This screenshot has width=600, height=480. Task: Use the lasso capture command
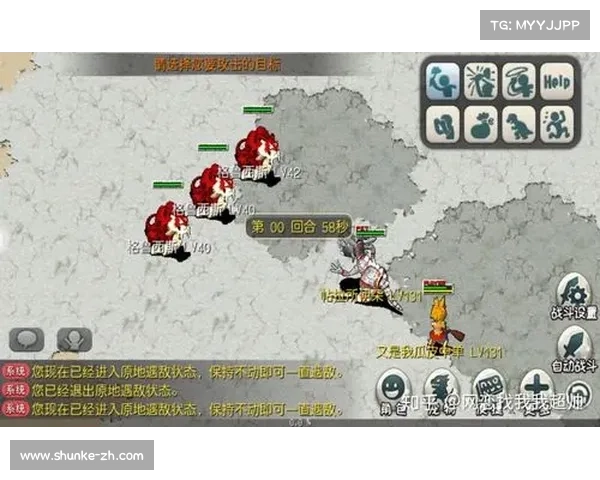[x=519, y=81]
